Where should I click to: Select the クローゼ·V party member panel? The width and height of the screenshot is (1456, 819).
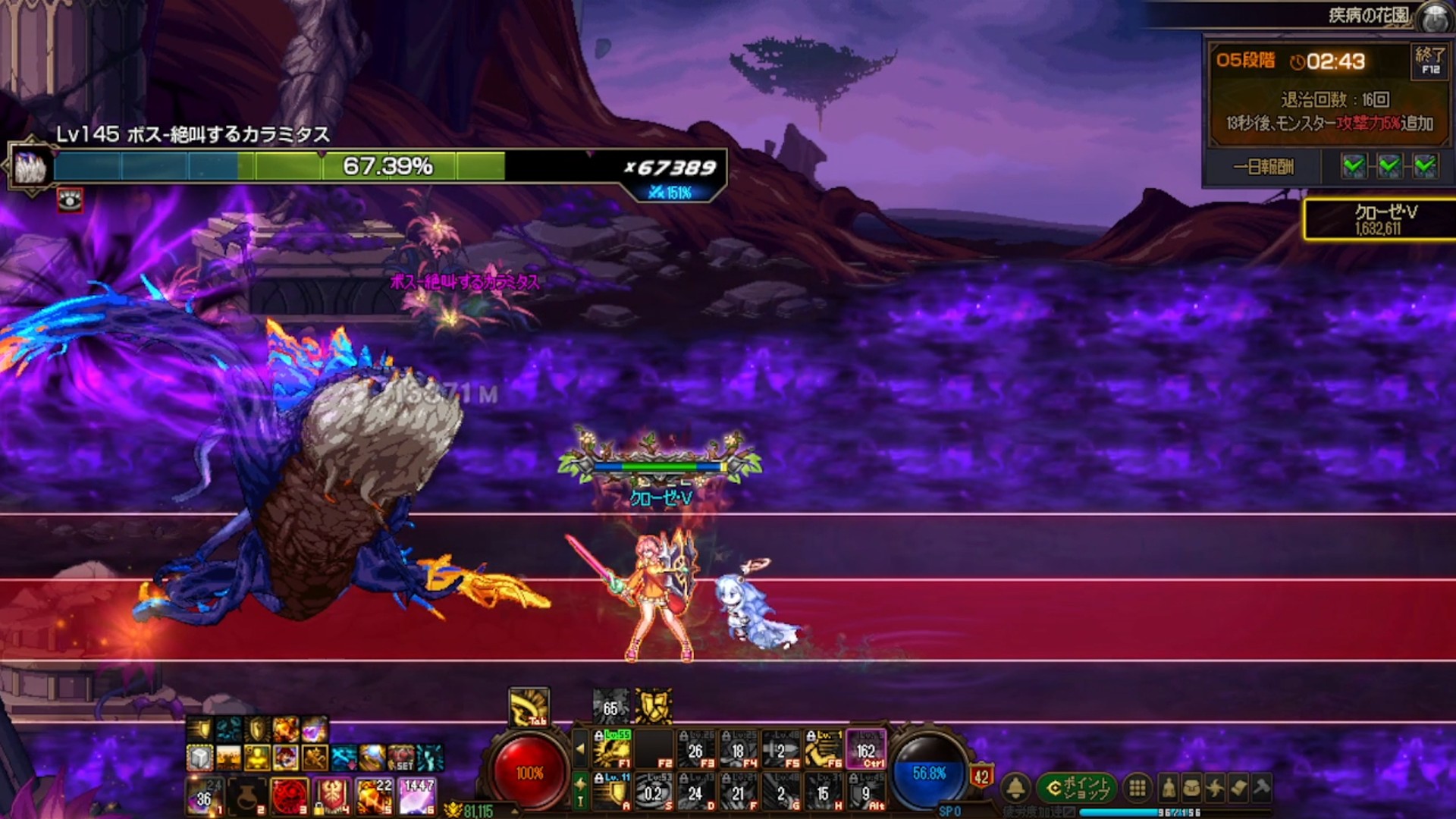pyautogui.click(x=1380, y=219)
